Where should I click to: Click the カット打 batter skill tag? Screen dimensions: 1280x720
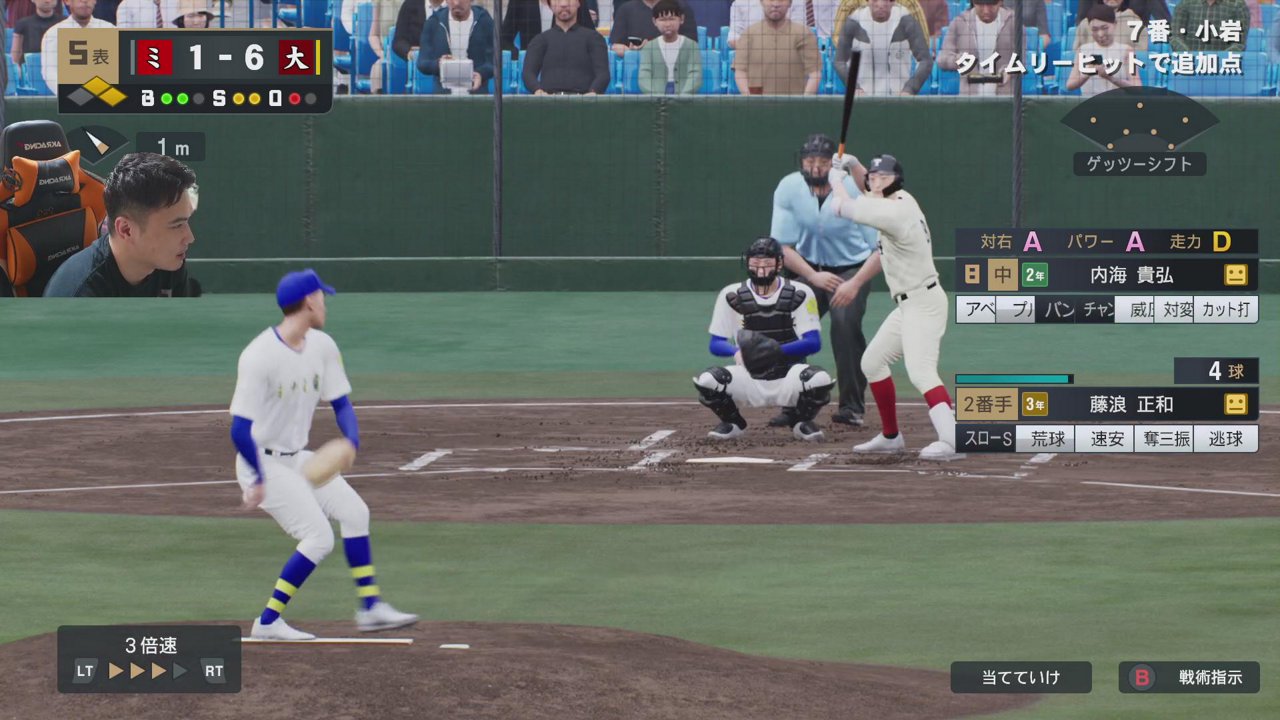[x=1226, y=310]
